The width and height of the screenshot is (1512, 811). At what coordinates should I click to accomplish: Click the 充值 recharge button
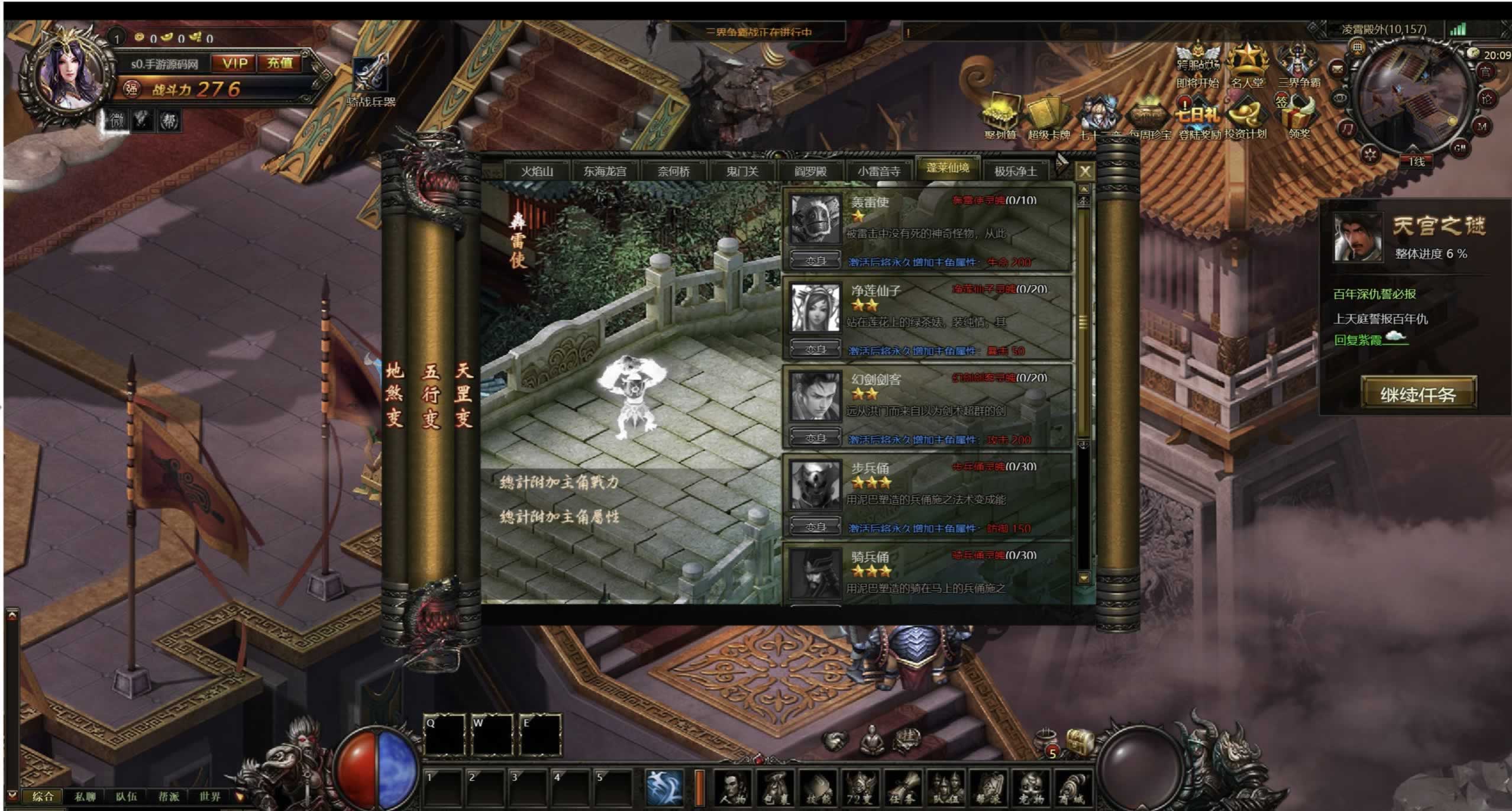[x=280, y=63]
